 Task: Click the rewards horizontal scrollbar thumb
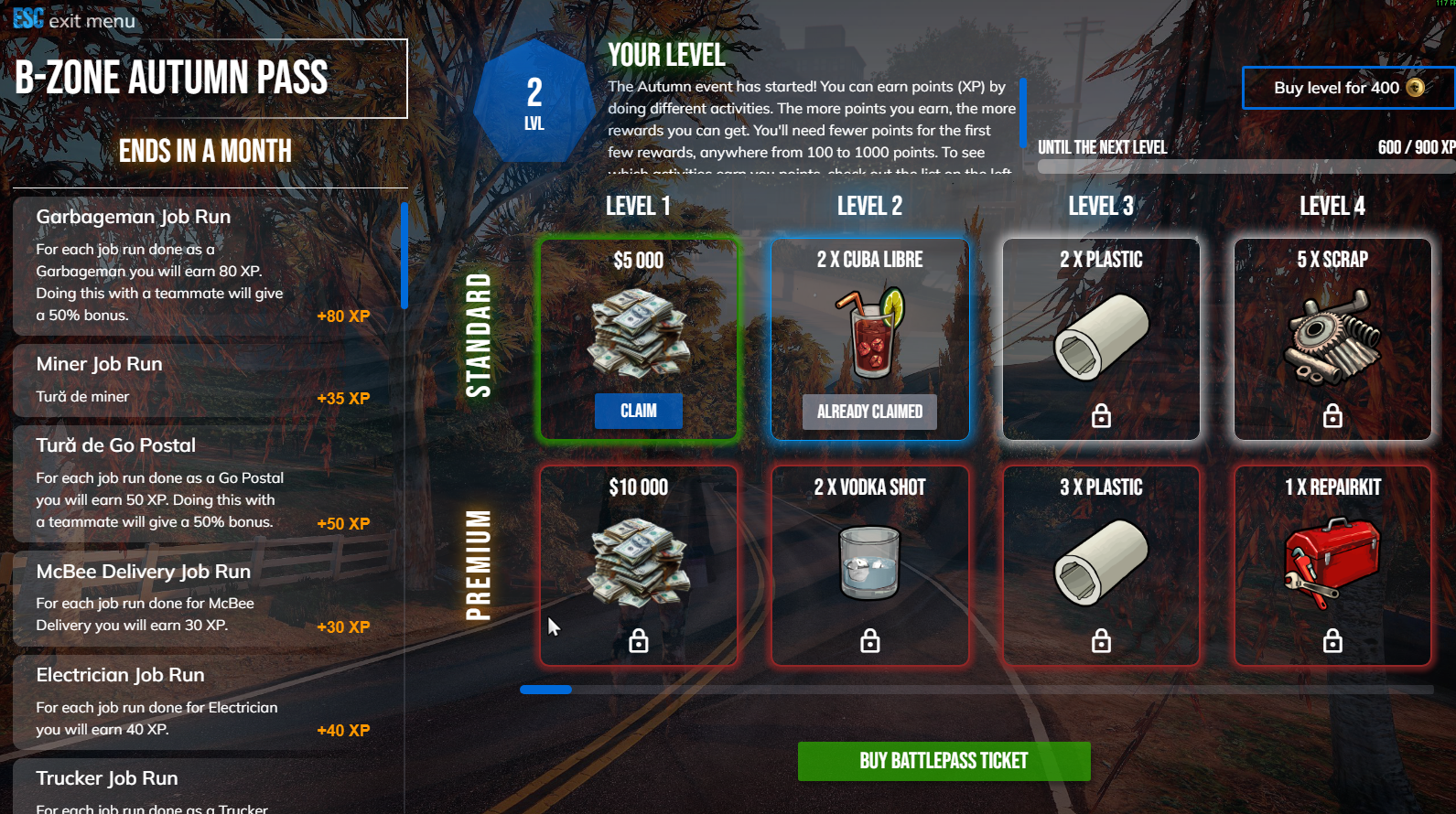(545, 690)
